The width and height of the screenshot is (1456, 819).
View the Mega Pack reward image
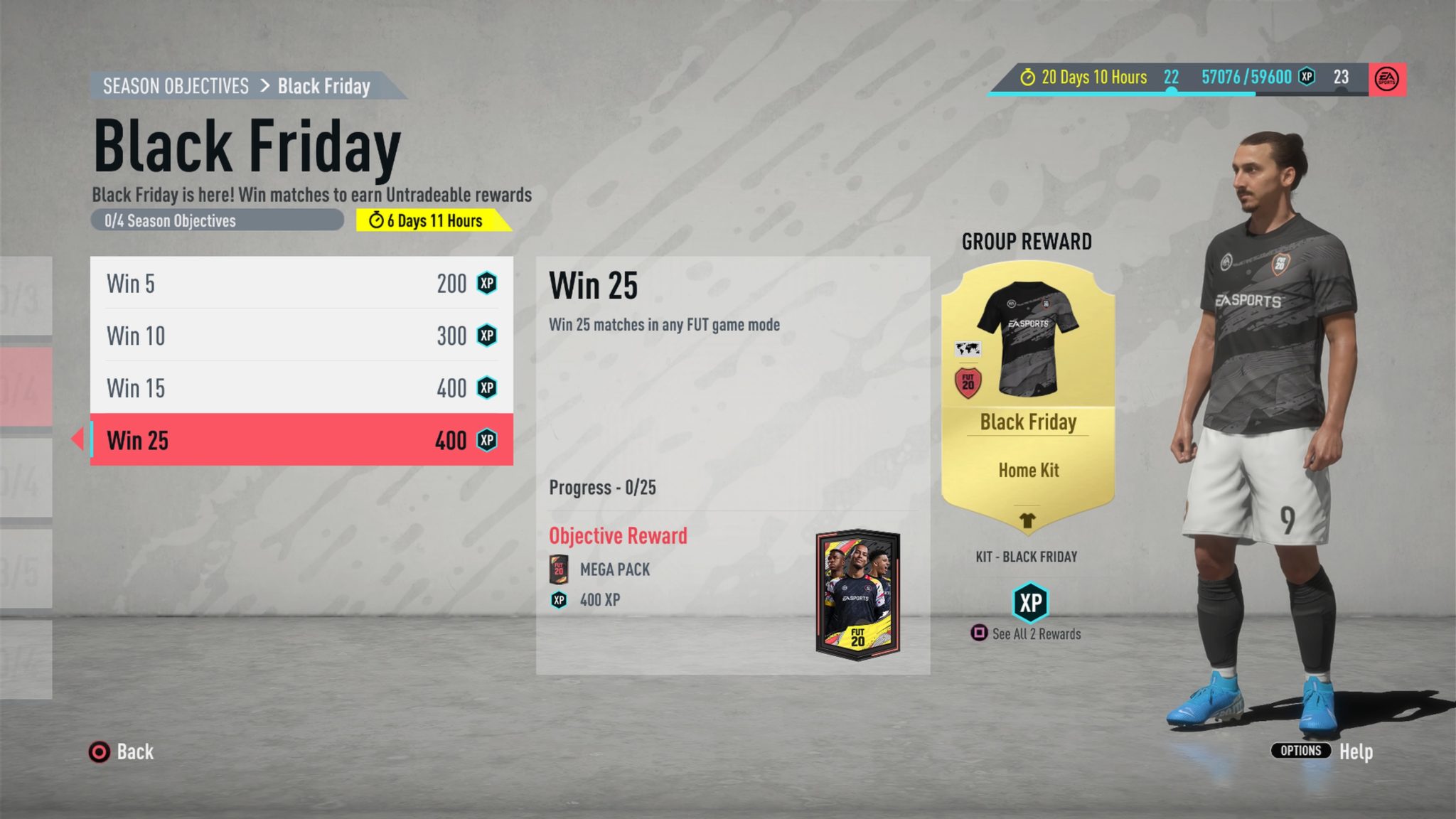858,594
